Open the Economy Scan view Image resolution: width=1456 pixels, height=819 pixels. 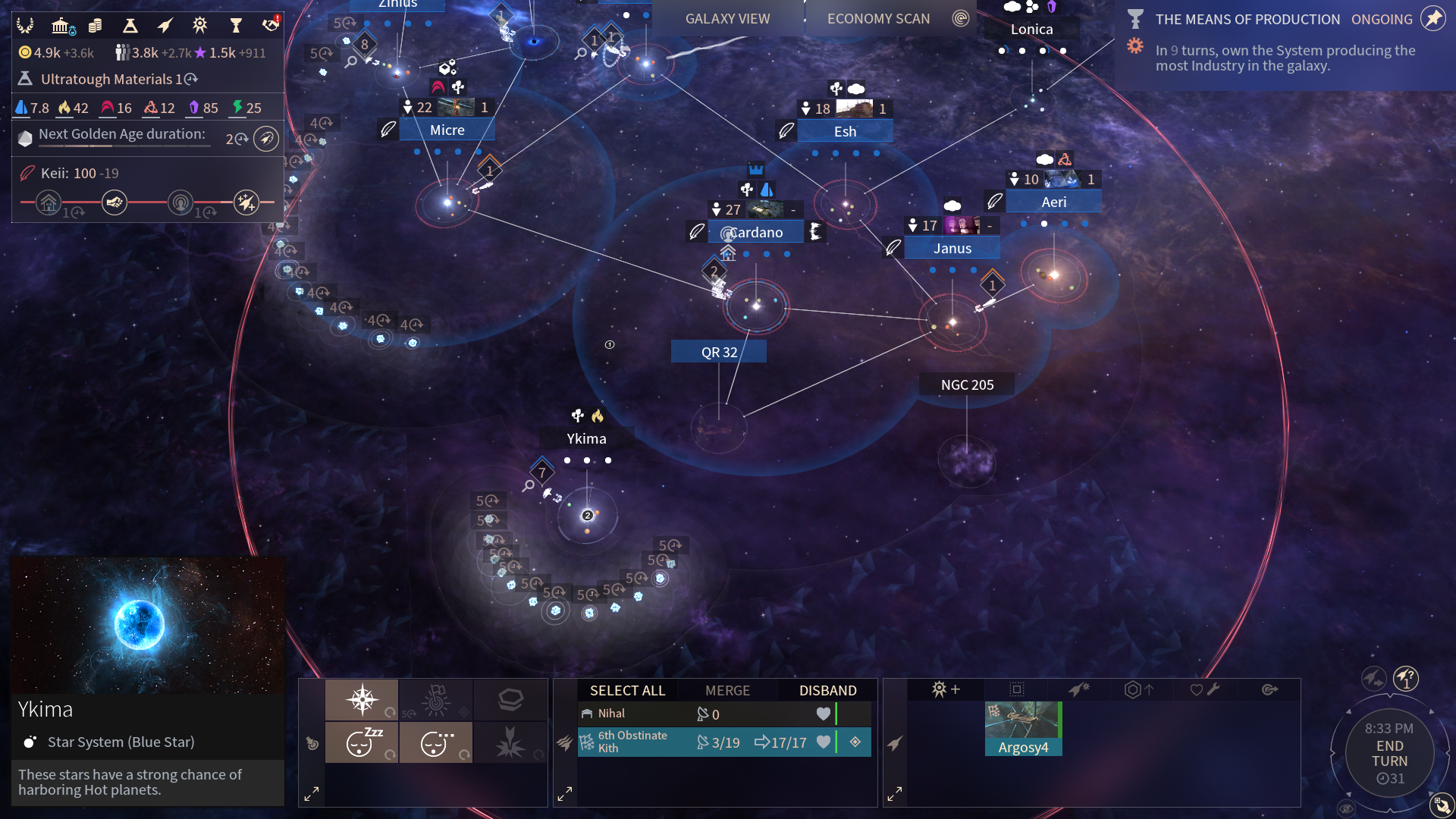point(878,19)
